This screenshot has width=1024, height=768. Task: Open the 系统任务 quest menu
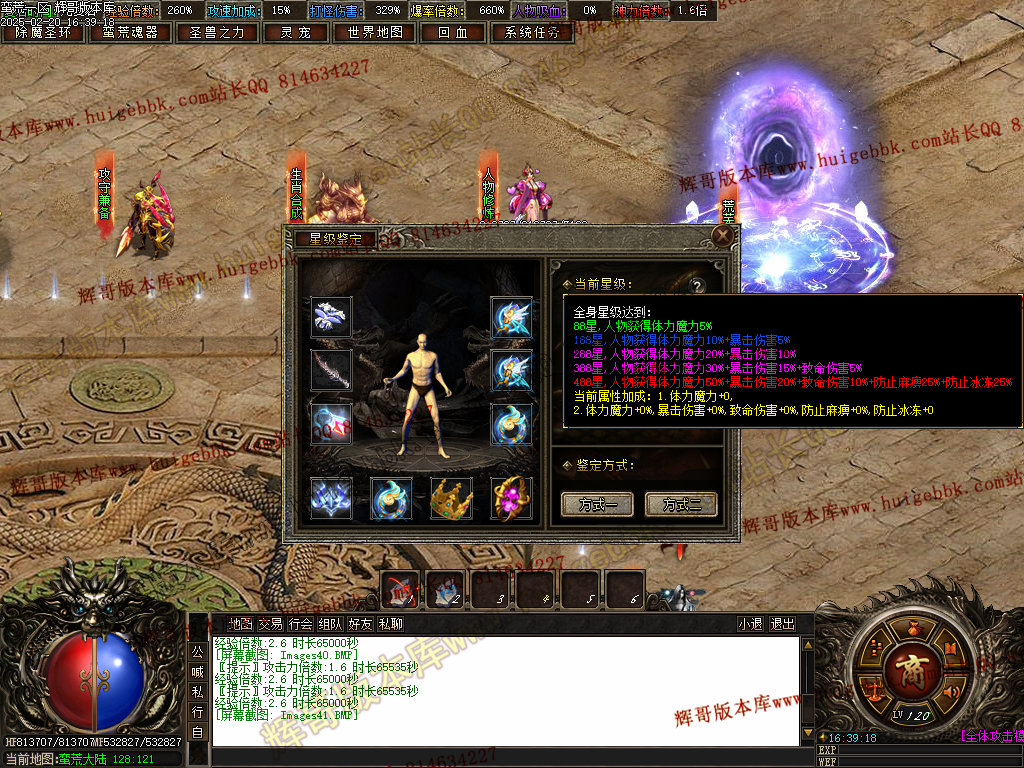532,32
